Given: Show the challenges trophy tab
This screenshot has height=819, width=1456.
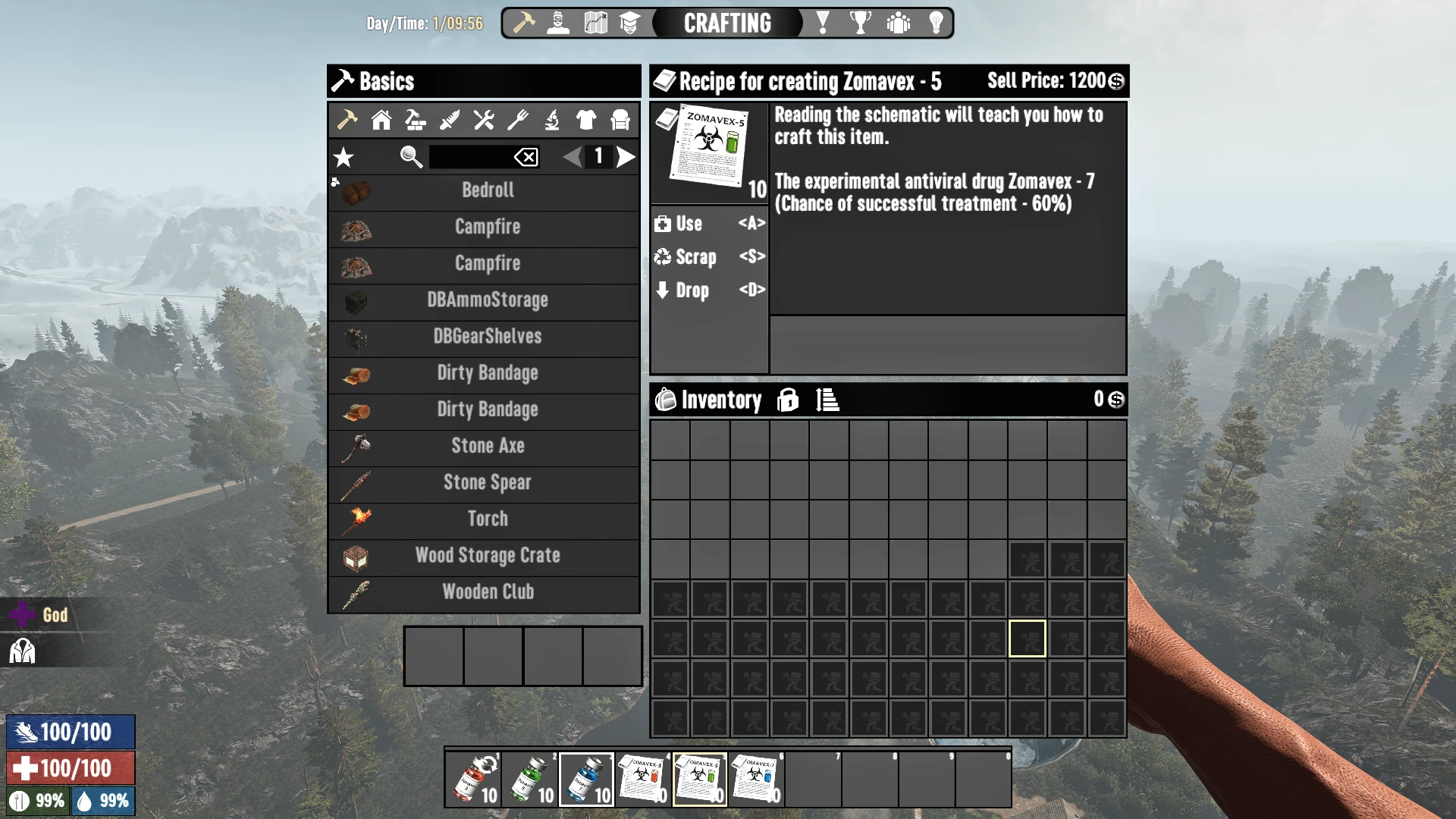Looking at the screenshot, I should click(860, 23).
